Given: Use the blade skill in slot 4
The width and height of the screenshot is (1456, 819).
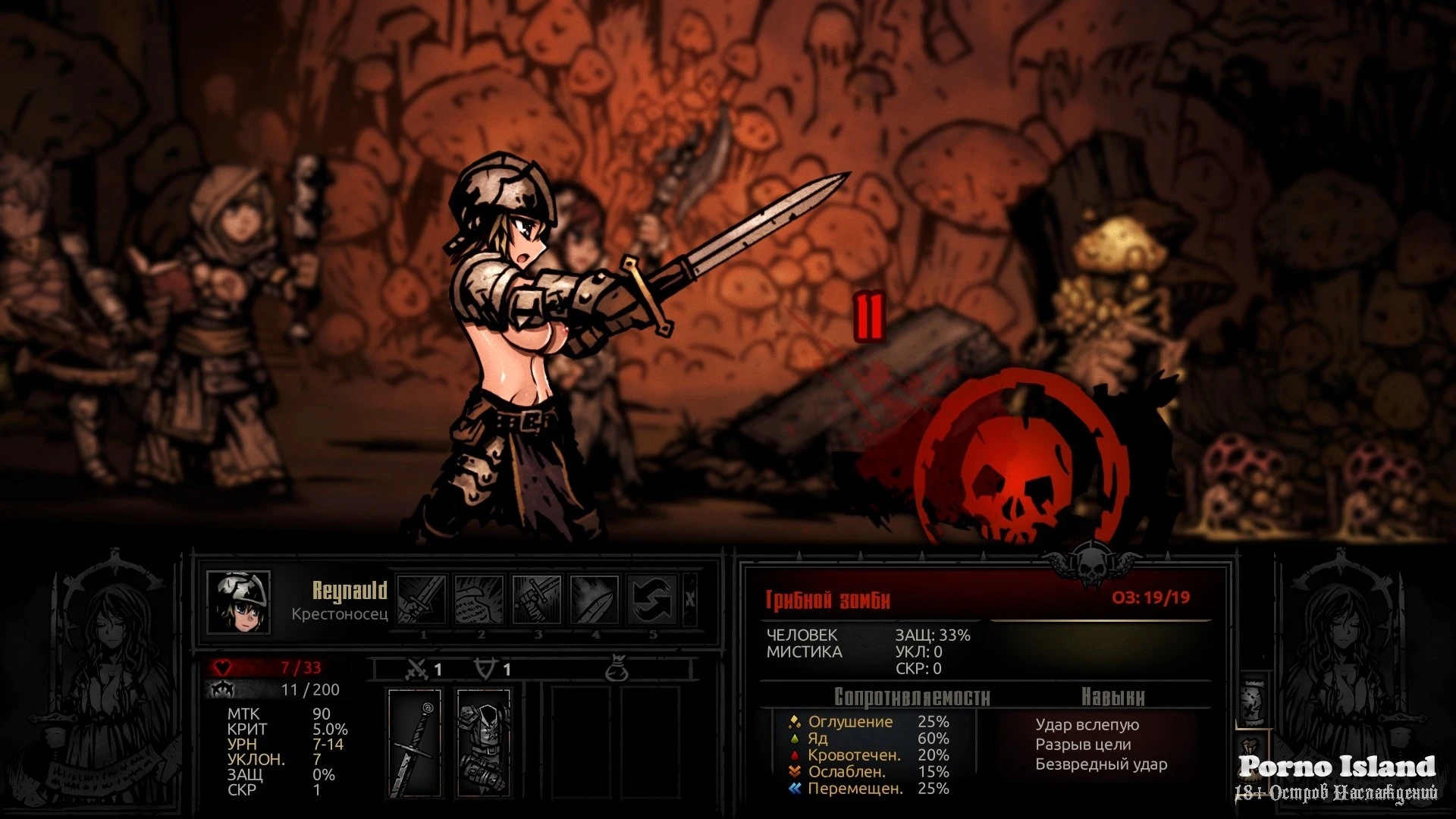Looking at the screenshot, I should pos(595,599).
